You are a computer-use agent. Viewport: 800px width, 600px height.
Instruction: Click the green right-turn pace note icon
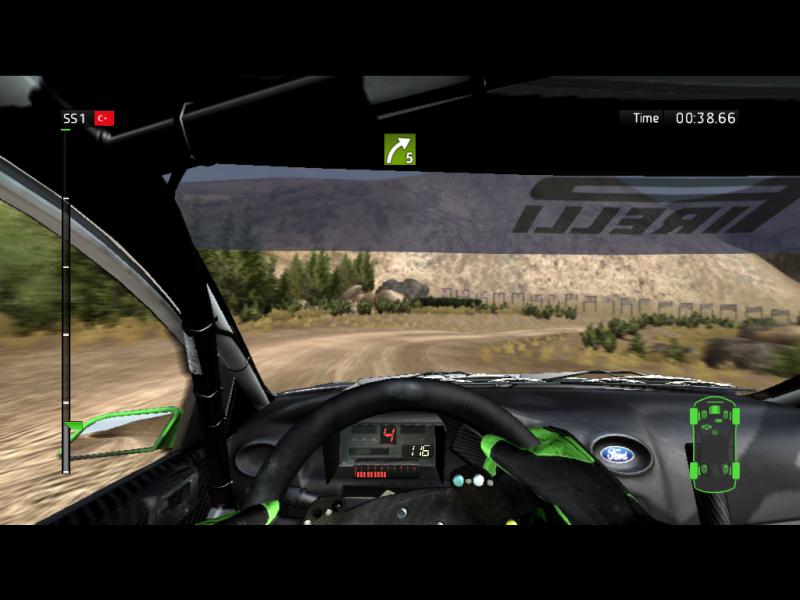pos(399,150)
